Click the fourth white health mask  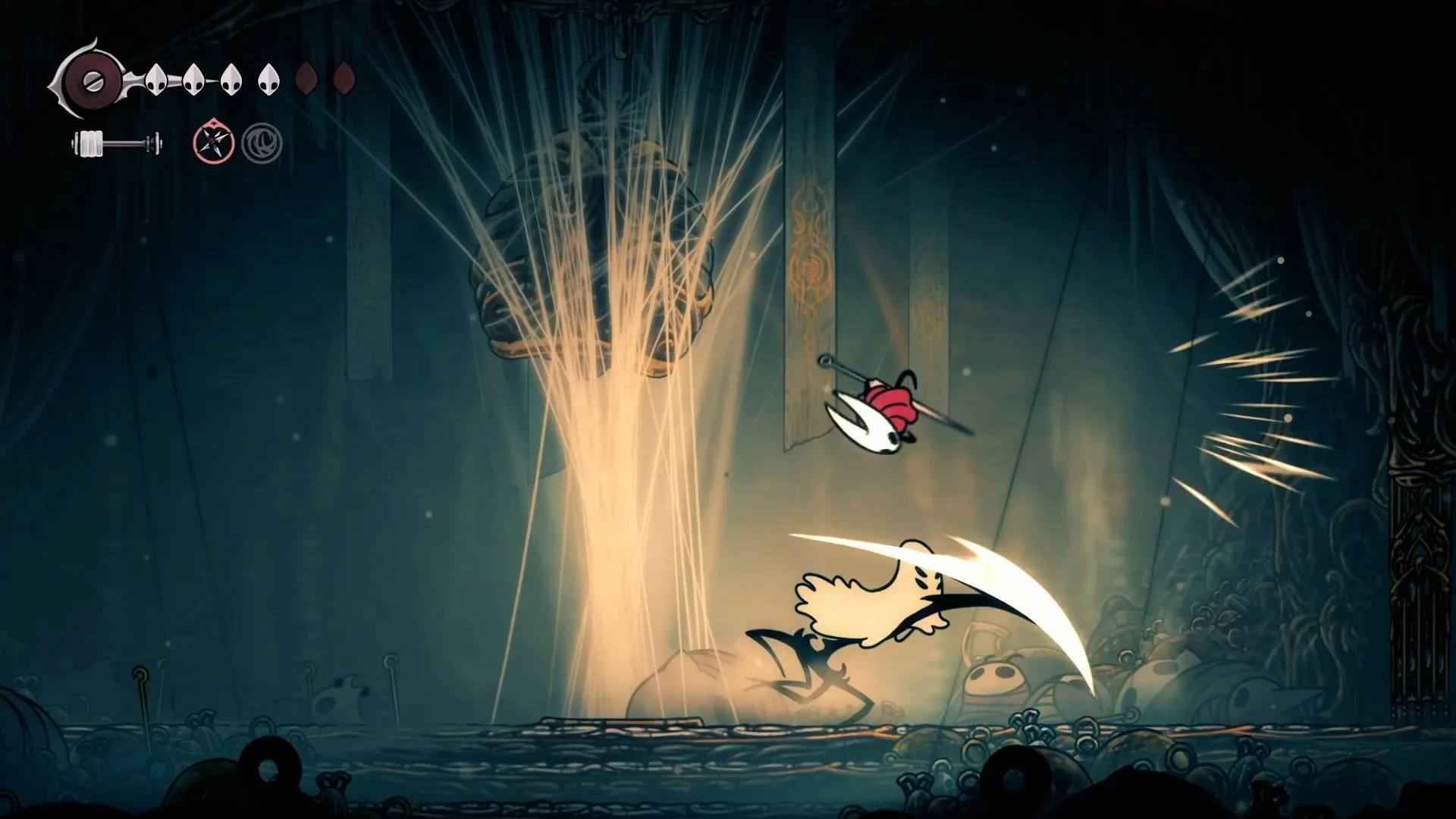click(x=268, y=80)
